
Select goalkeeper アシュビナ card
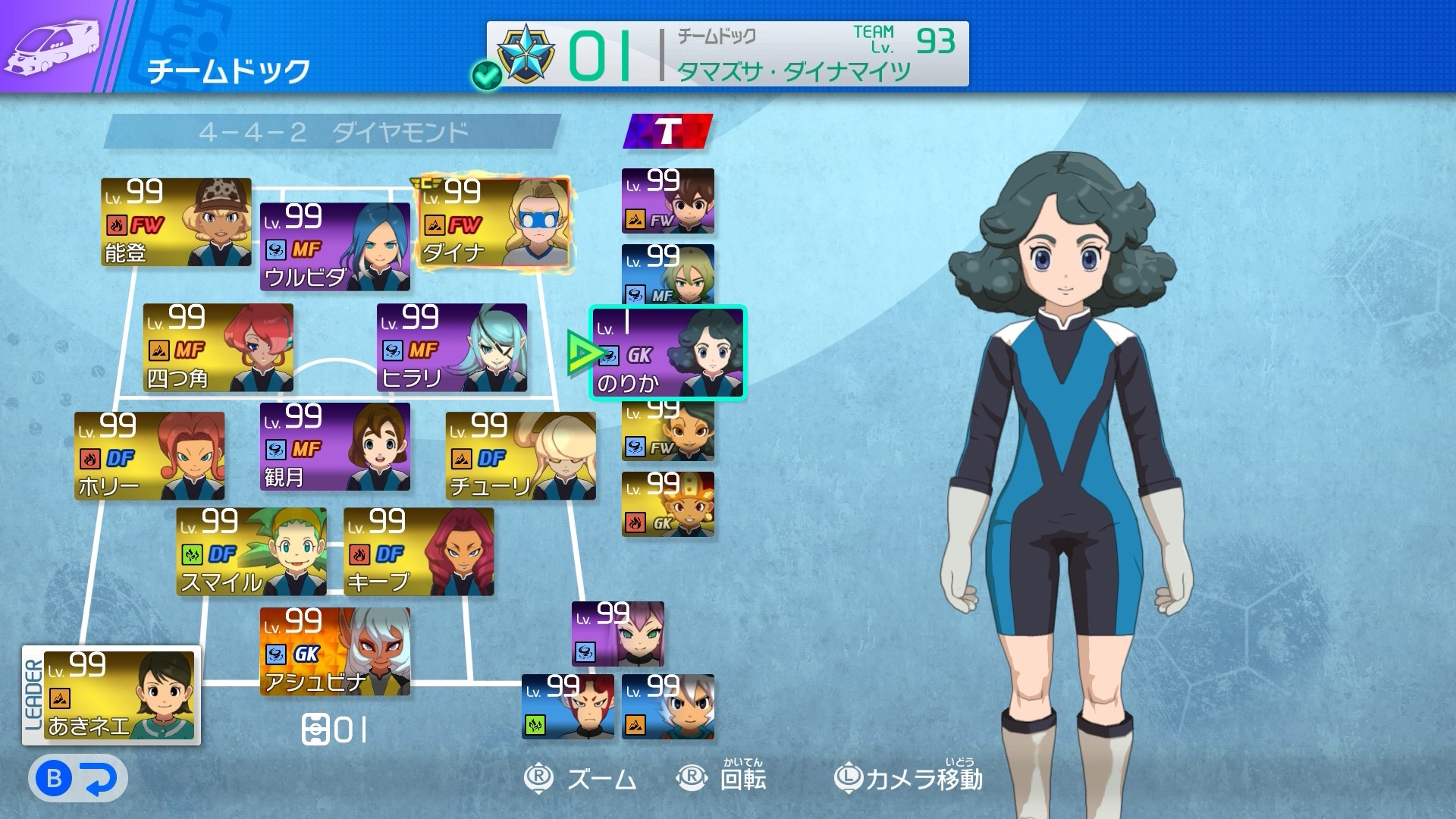coord(334,651)
